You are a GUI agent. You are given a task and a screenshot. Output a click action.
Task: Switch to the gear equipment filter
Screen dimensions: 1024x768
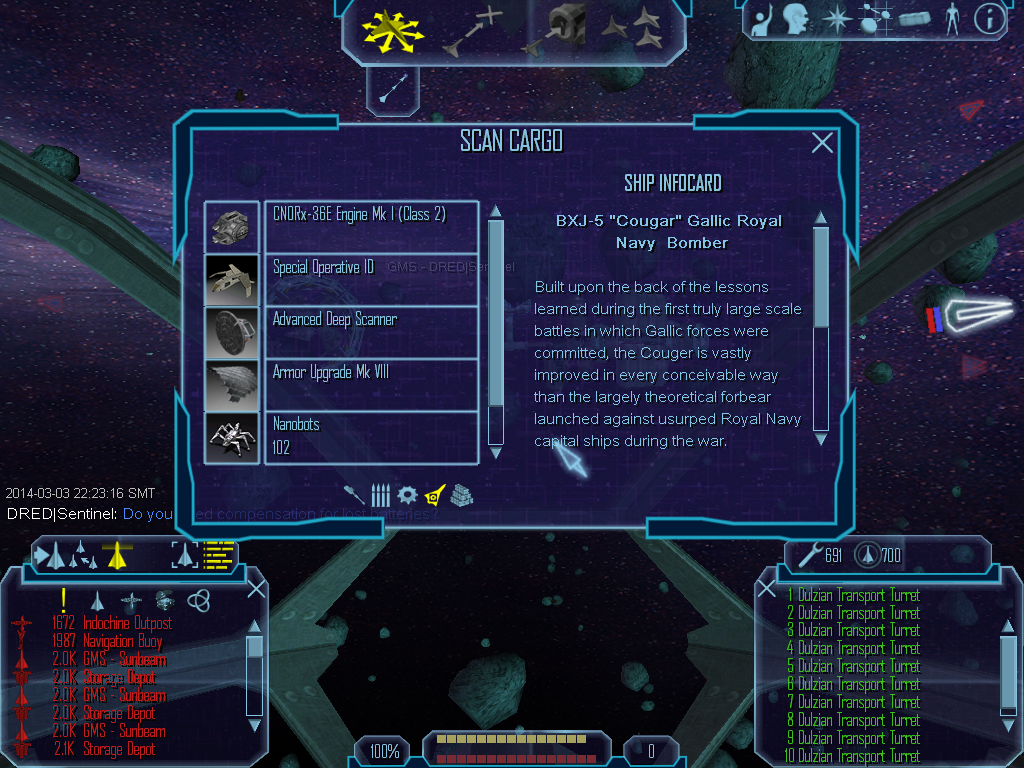(x=407, y=495)
